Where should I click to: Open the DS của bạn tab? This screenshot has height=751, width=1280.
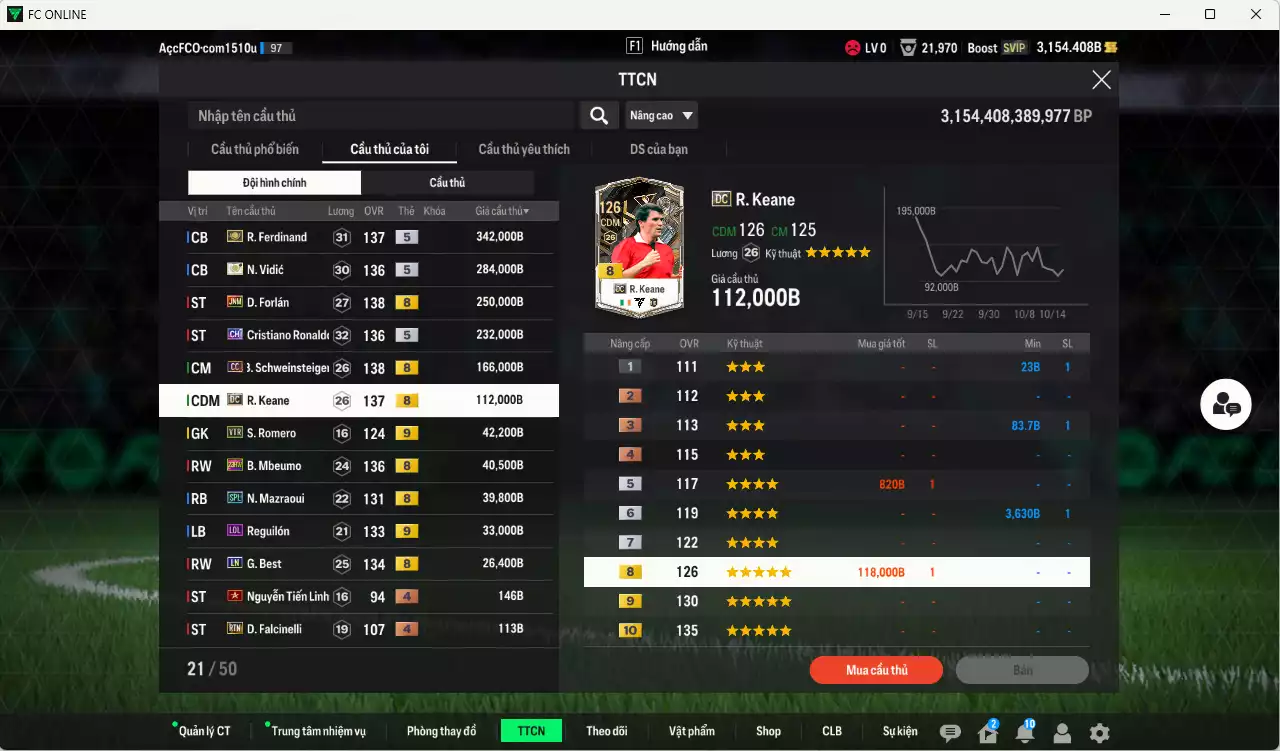point(657,149)
